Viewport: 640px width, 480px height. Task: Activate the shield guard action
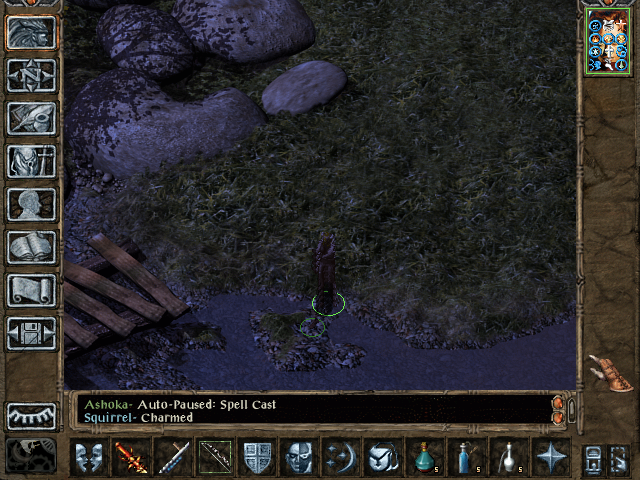point(257,456)
